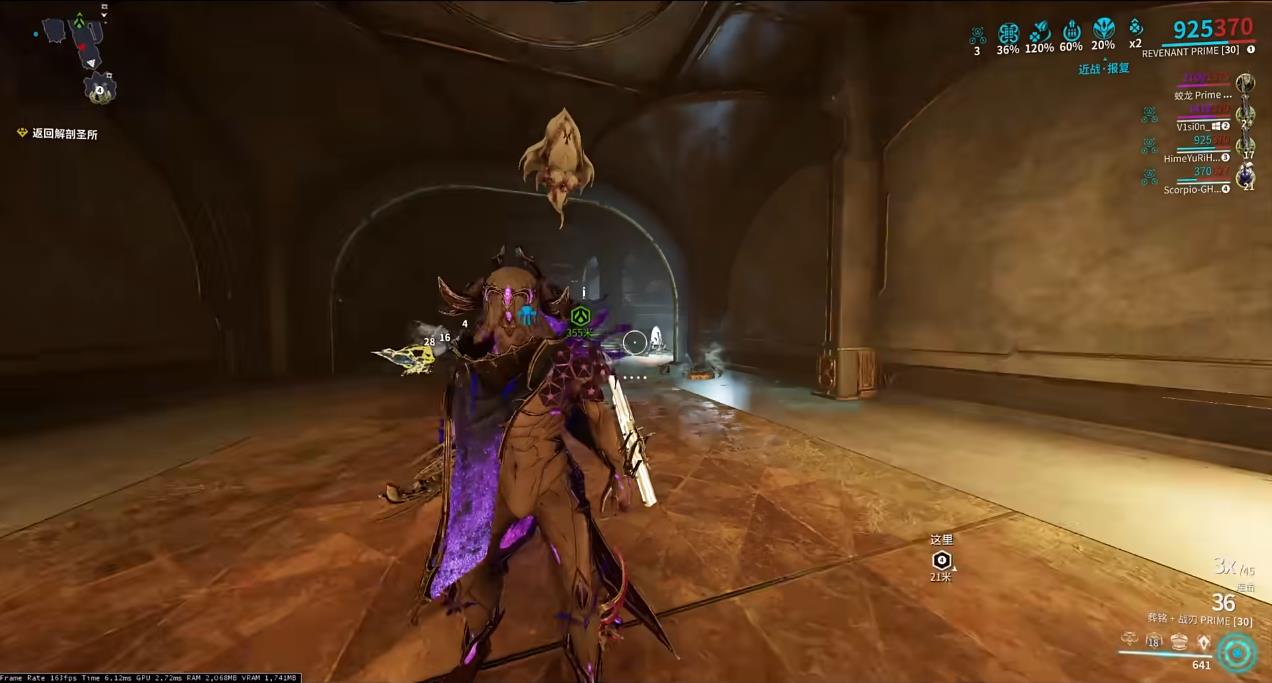Viewport: 1272px width, 683px height.
Task: Select the 60% buff icon
Action: pyautogui.click(x=1071, y=31)
